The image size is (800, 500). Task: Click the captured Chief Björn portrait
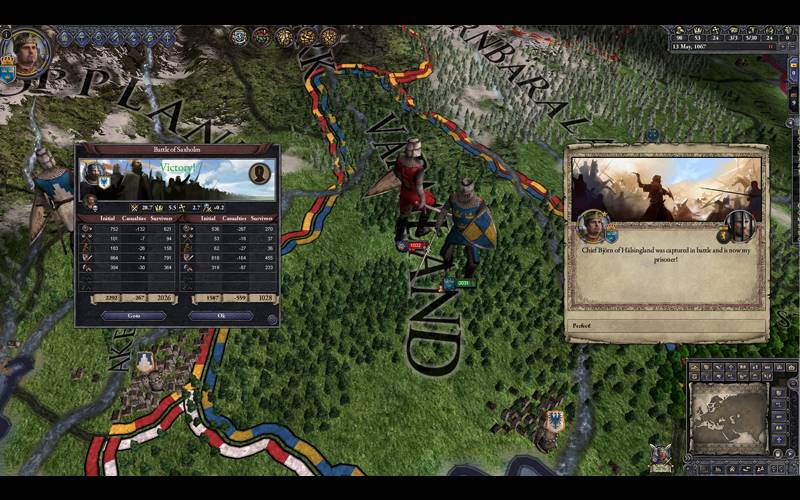740,226
